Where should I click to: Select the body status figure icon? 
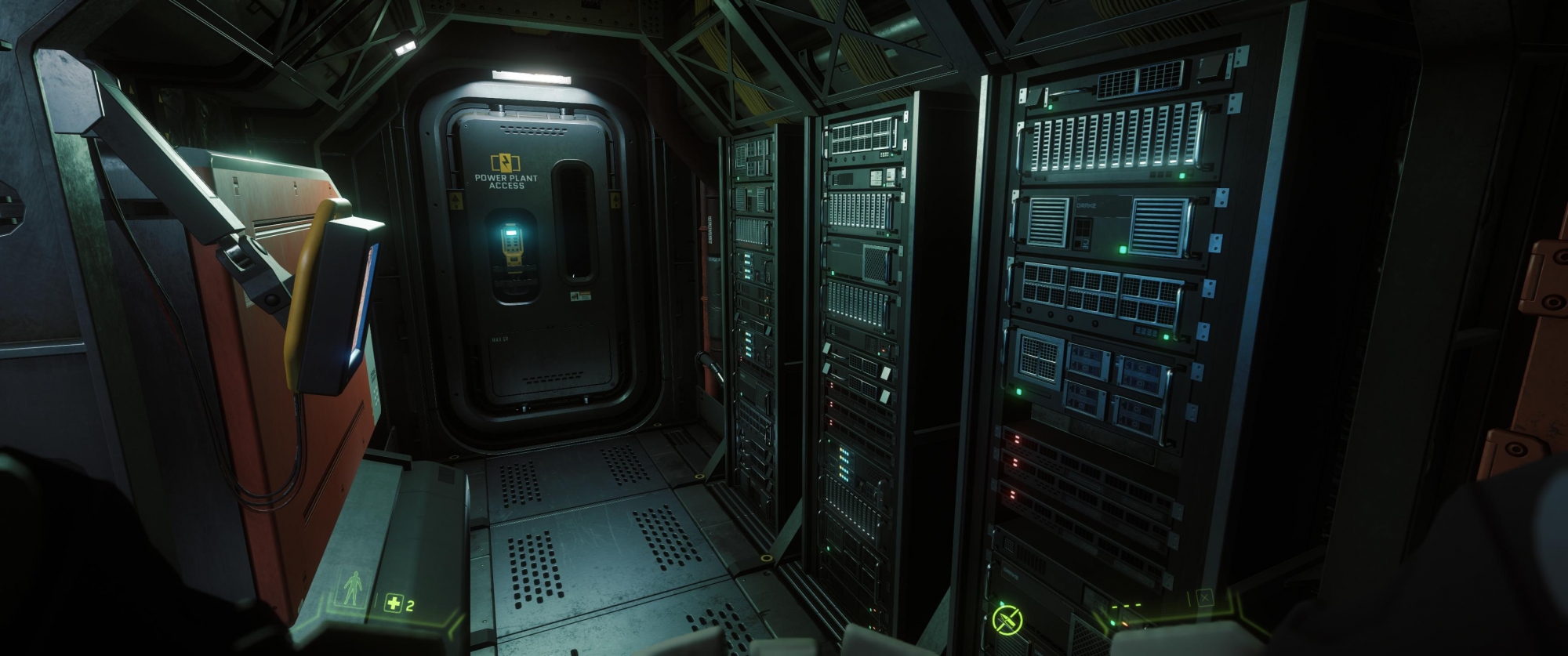click(354, 587)
